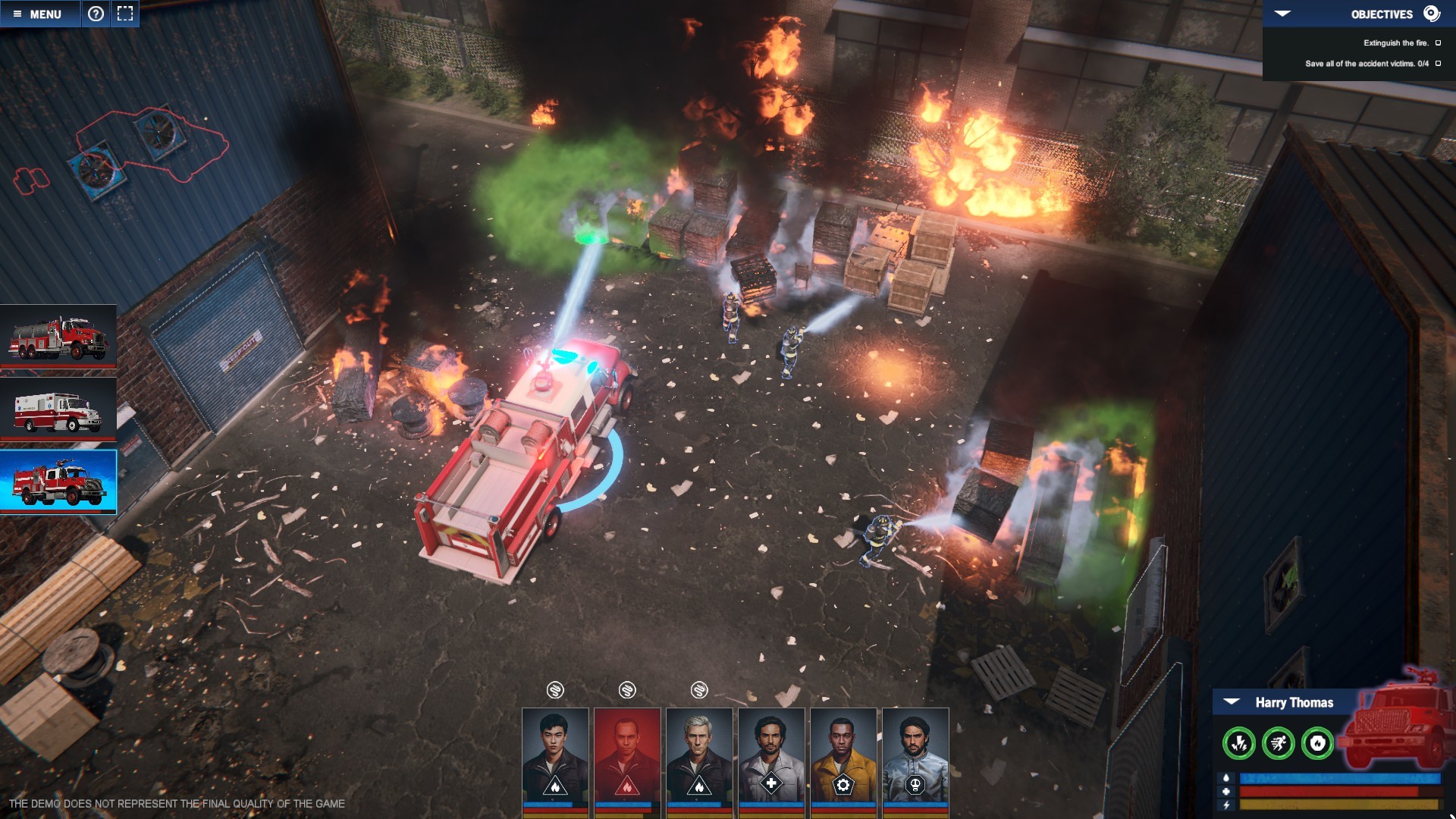Image resolution: width=1456 pixels, height=819 pixels.
Task: Activate the sprint running ability
Action: 1279,743
